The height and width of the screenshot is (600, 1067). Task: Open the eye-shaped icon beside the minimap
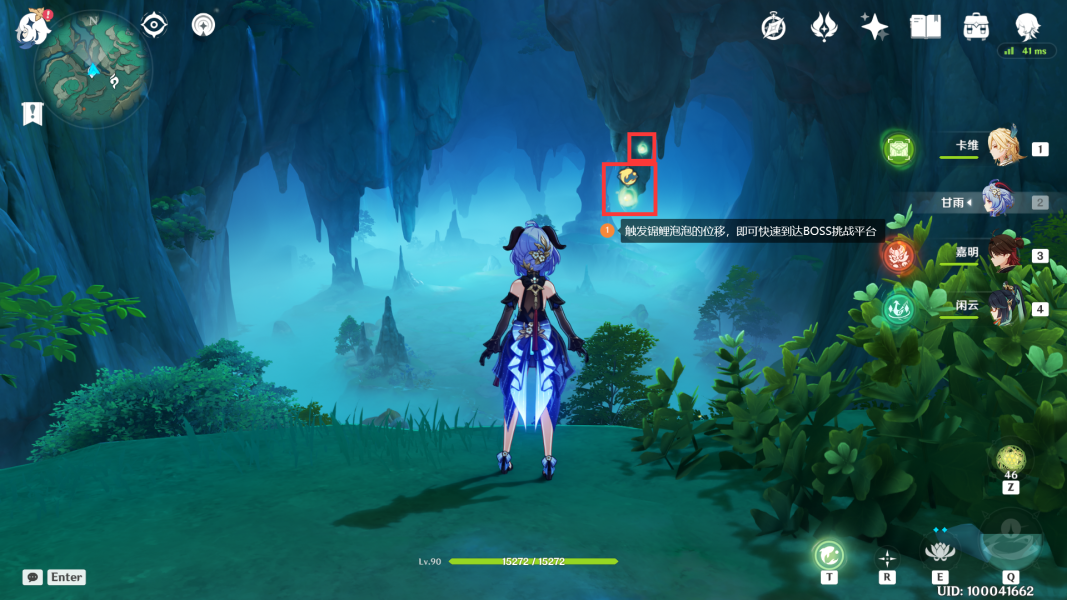(154, 25)
